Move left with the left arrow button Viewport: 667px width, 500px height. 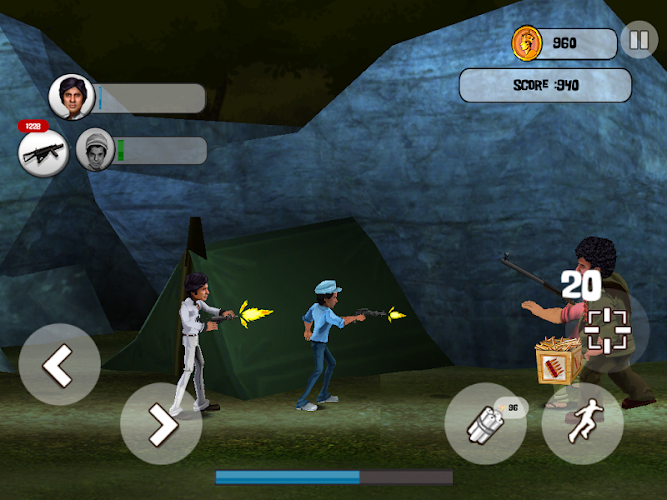click(x=59, y=366)
